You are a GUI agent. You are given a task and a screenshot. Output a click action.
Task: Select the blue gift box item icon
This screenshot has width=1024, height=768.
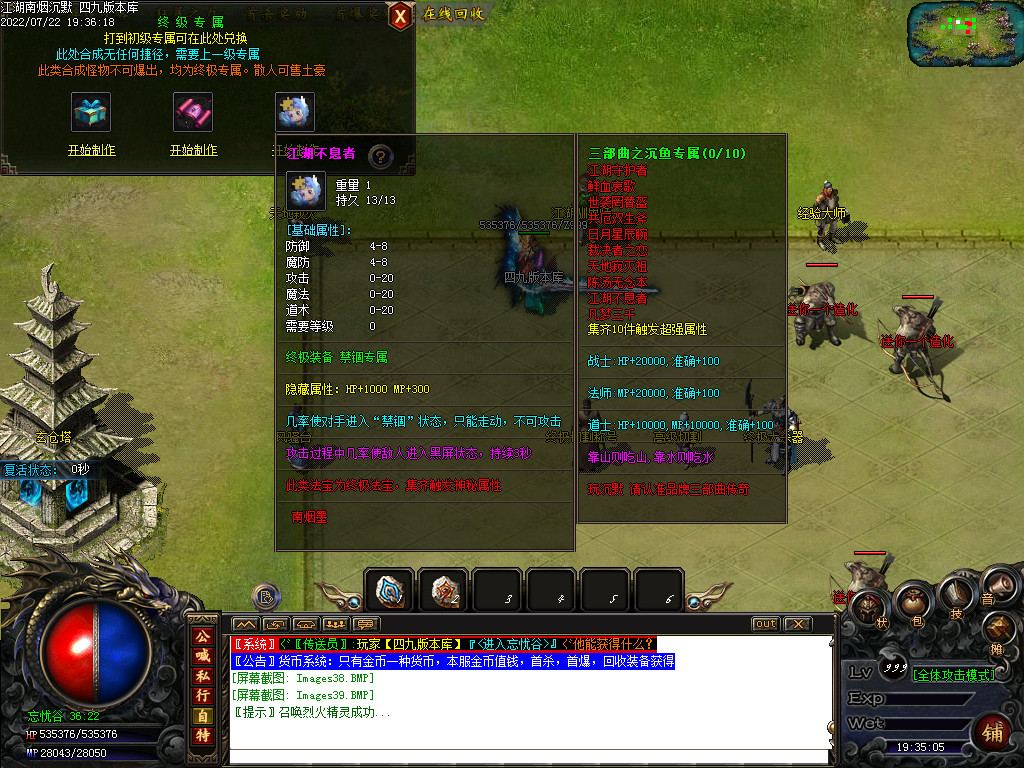coord(91,112)
